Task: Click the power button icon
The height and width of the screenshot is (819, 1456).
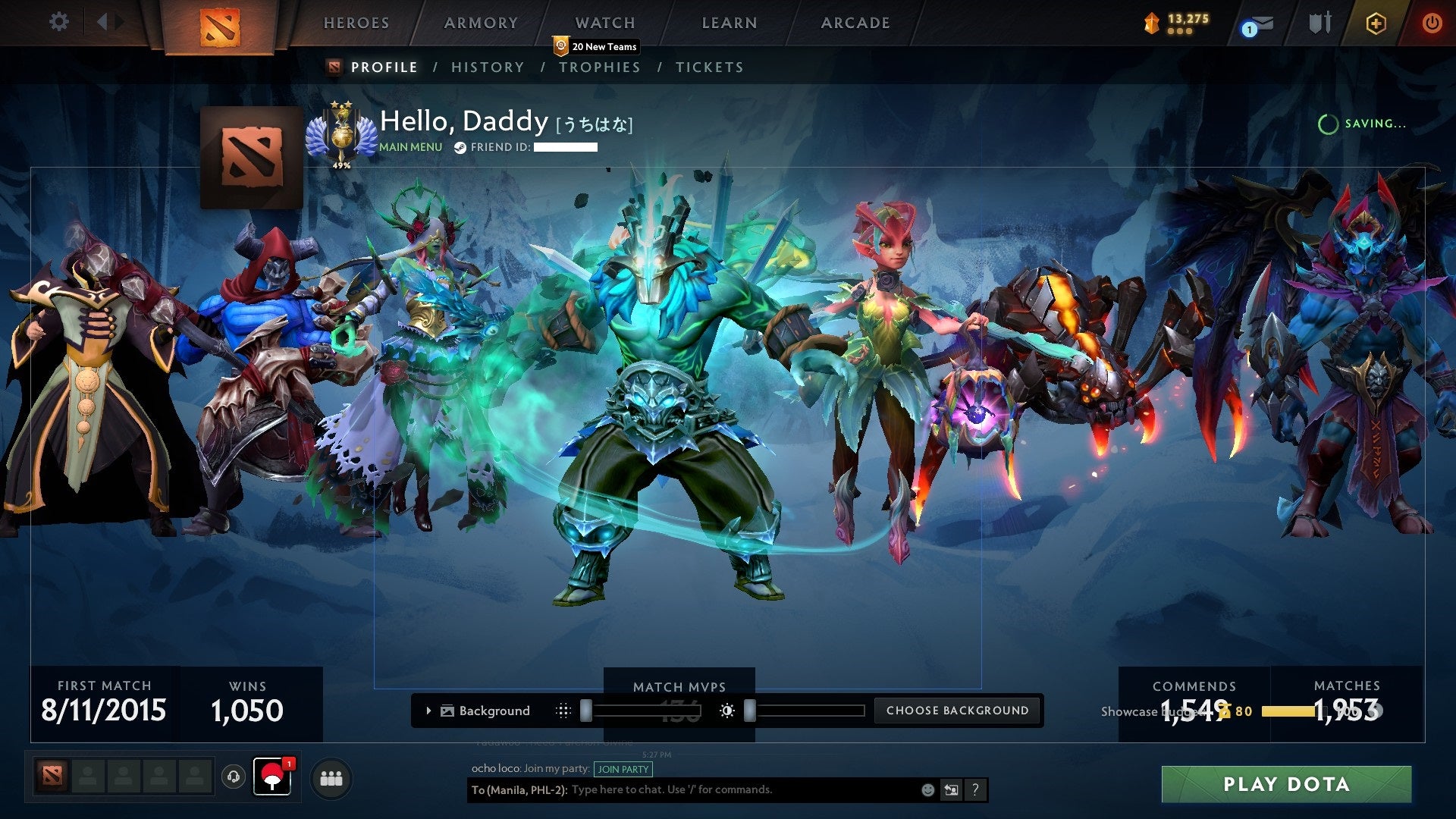Action: click(1432, 23)
